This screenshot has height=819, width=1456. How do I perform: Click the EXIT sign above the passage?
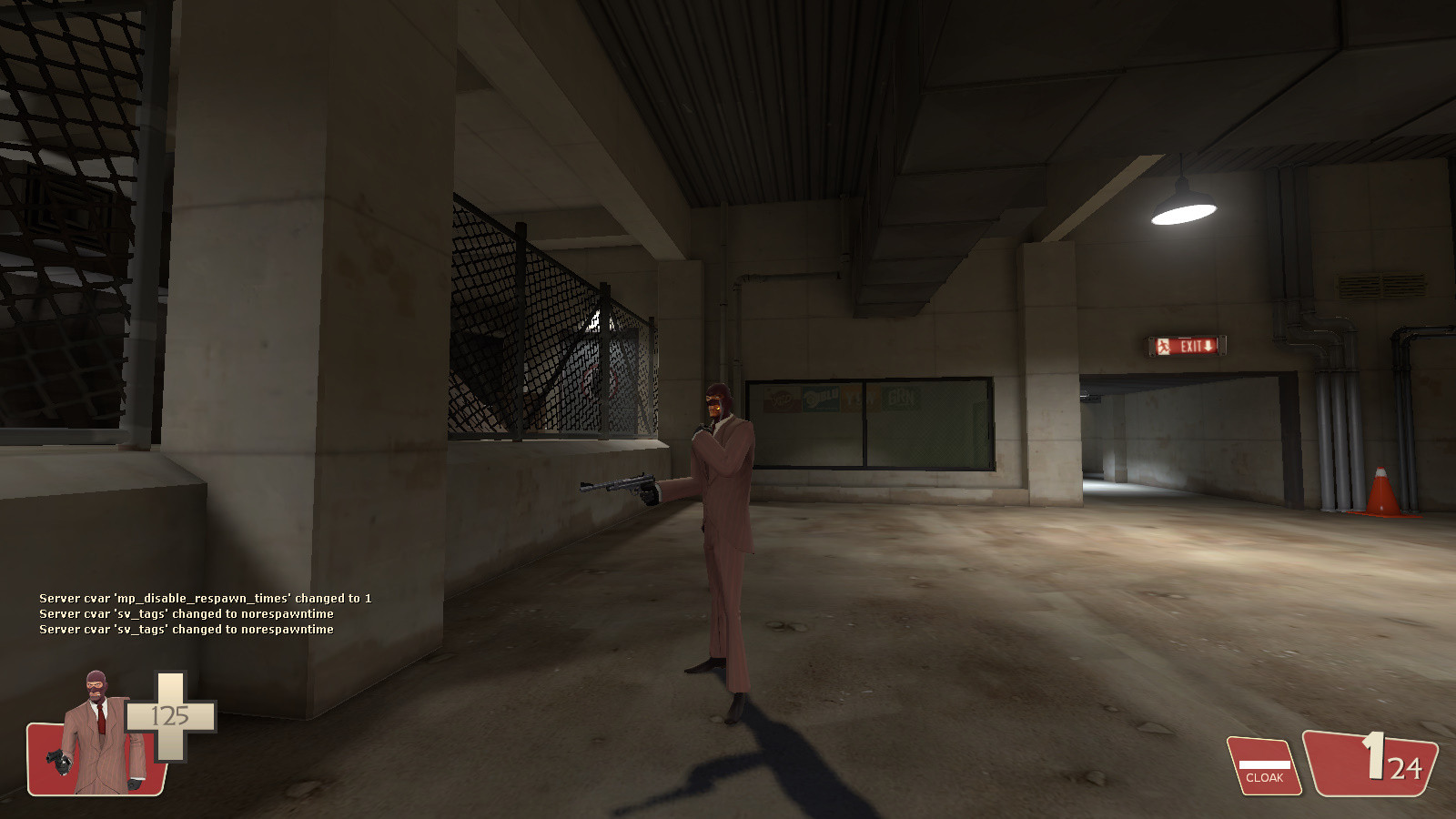1182,347
